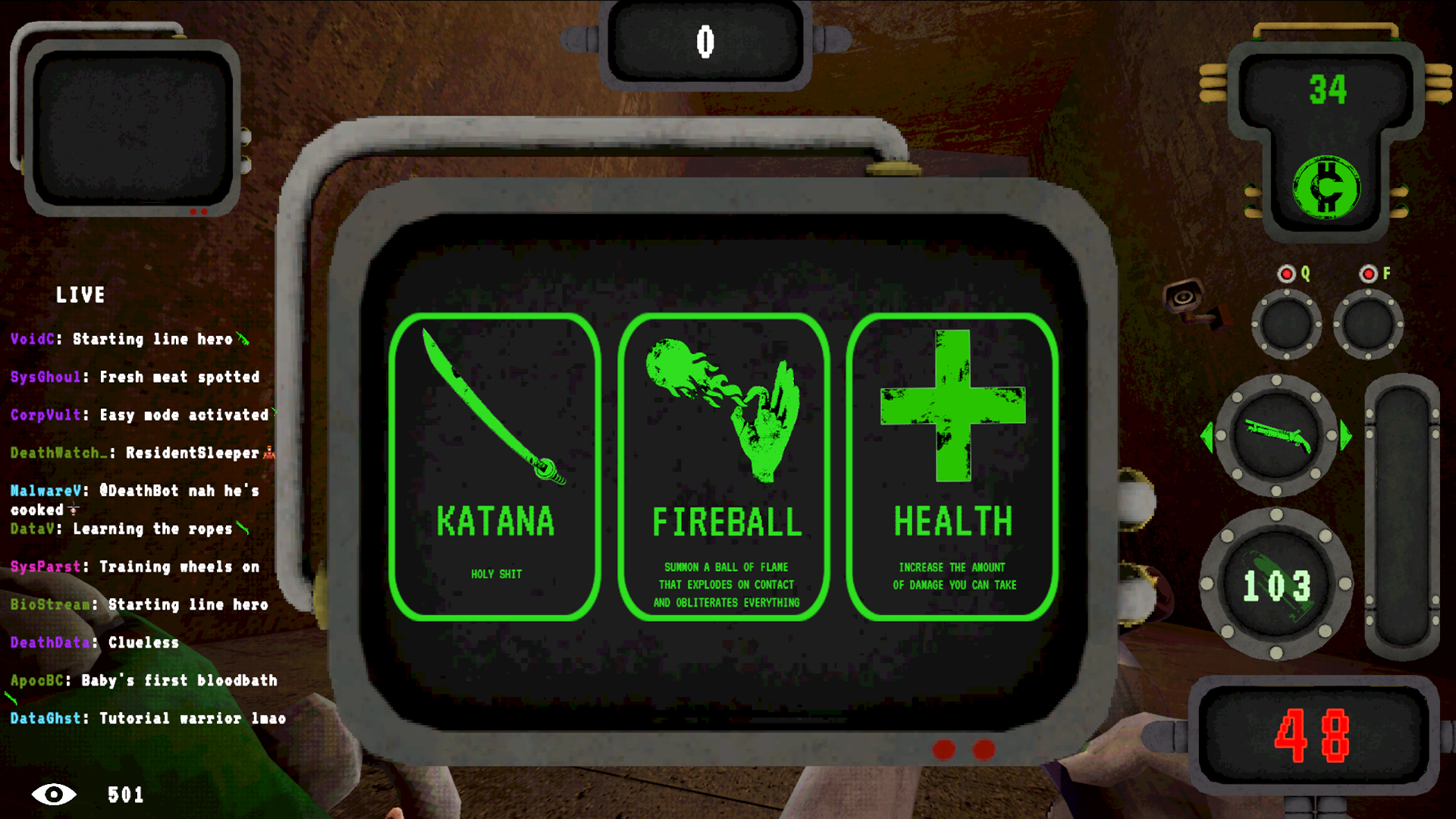
Task: Toggle the left red dot on the monitor bezel
Action: click(x=945, y=750)
